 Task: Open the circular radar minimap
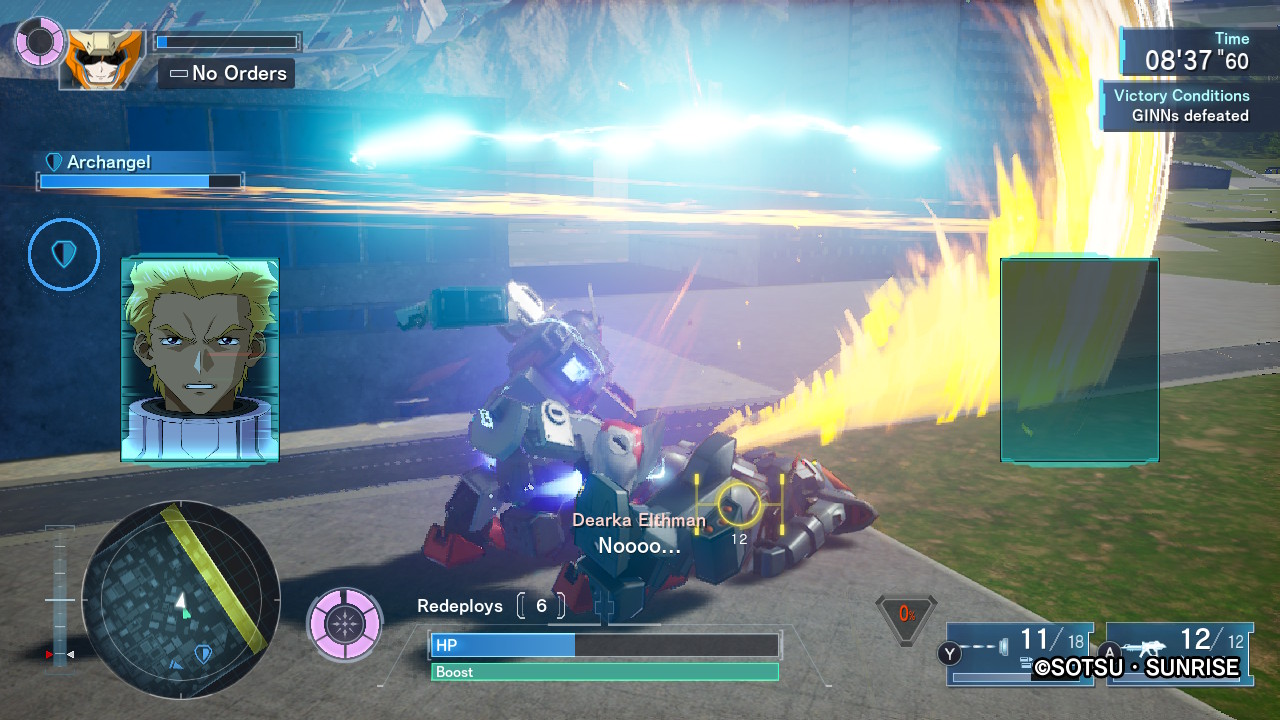point(180,600)
